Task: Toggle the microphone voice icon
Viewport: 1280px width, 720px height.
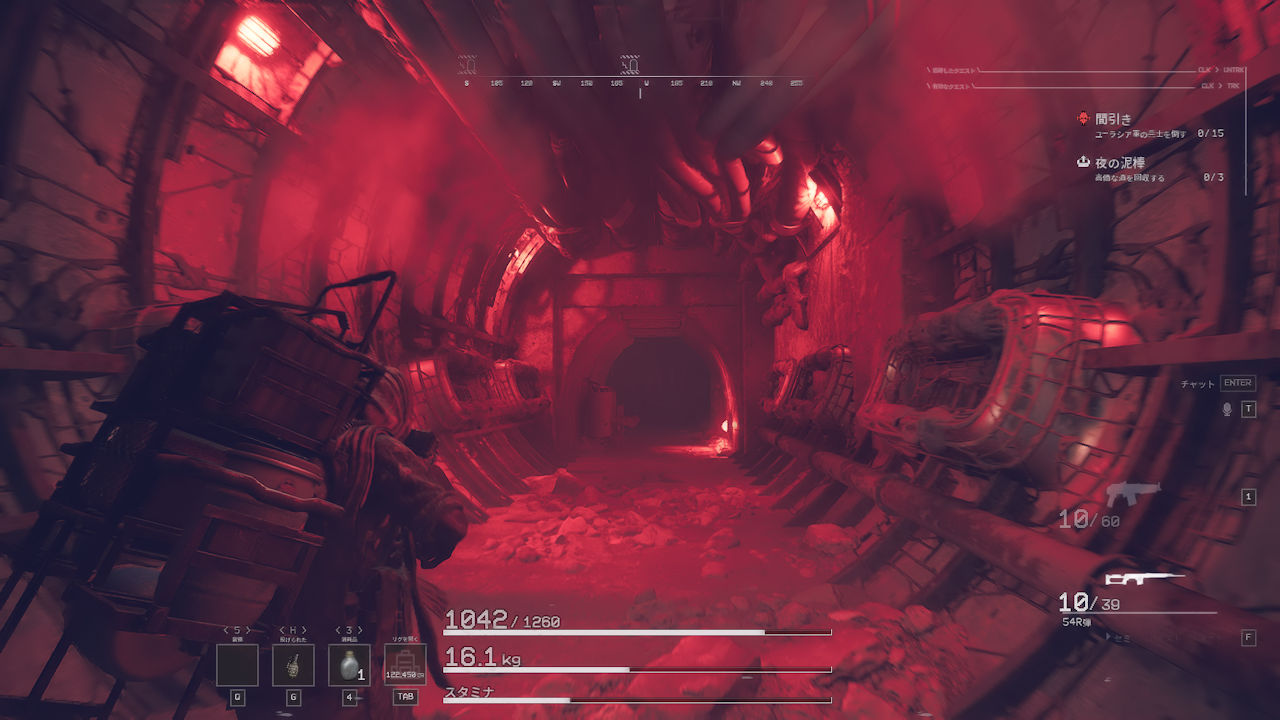Action: click(1227, 409)
